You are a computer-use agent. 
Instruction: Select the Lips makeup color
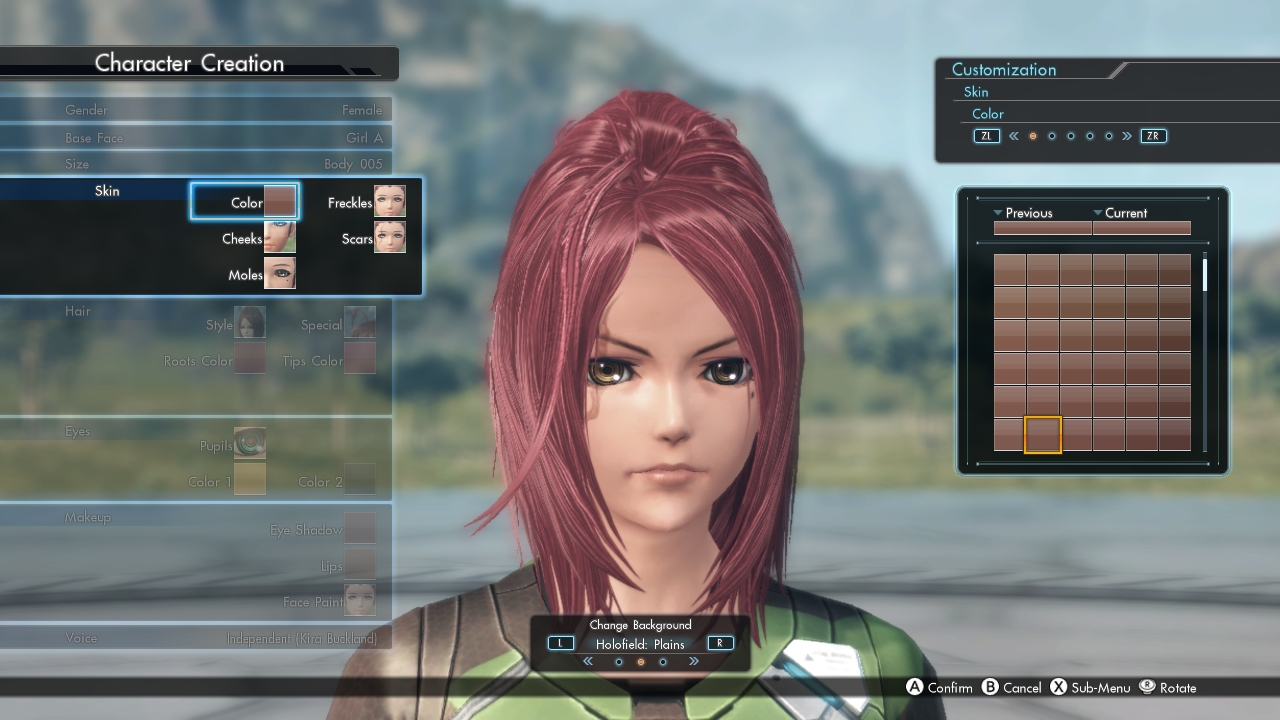[359, 565]
